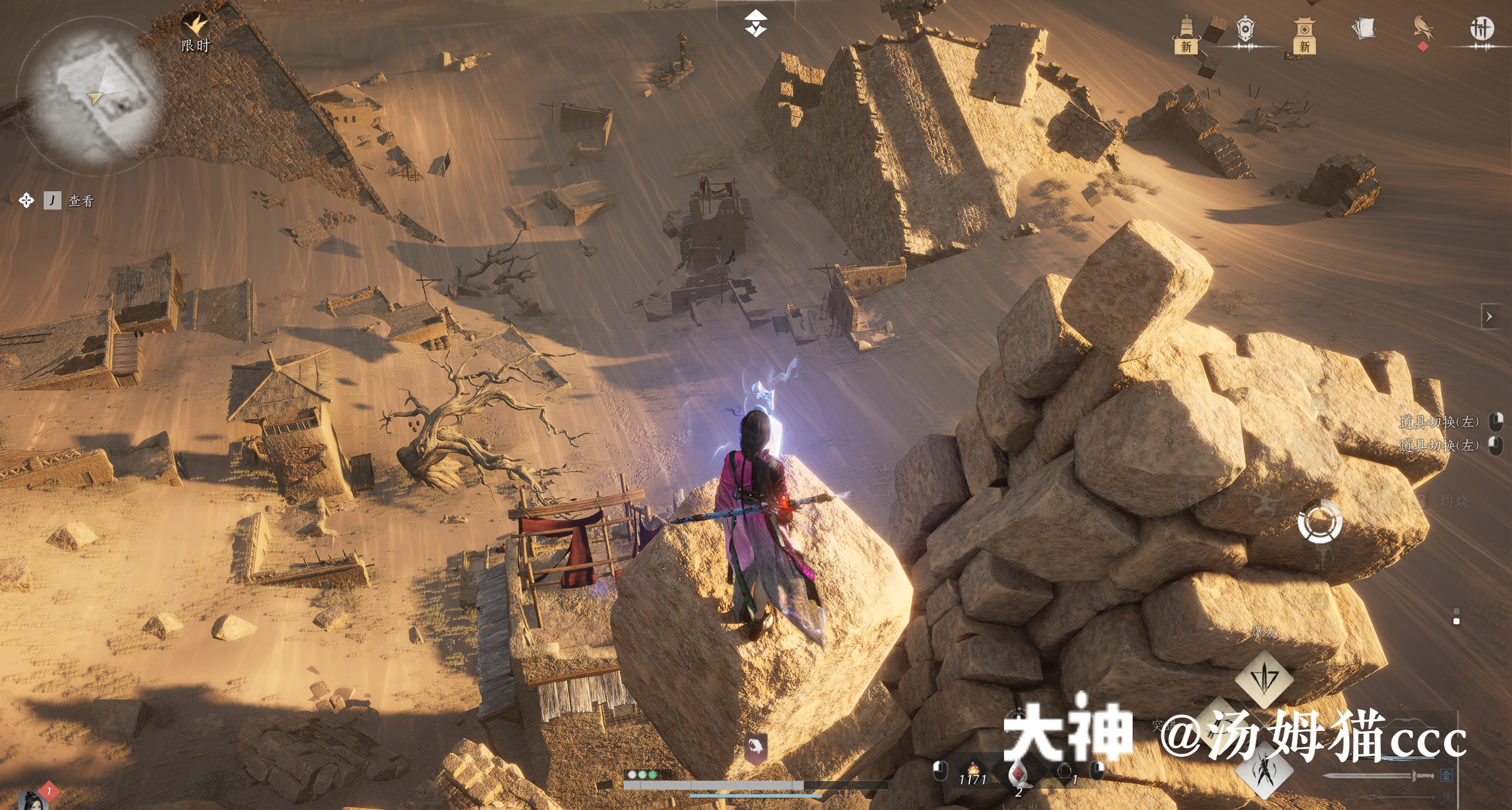Open the bird icon with red diamond
Screen dimensions: 1512x810
[x=1423, y=30]
